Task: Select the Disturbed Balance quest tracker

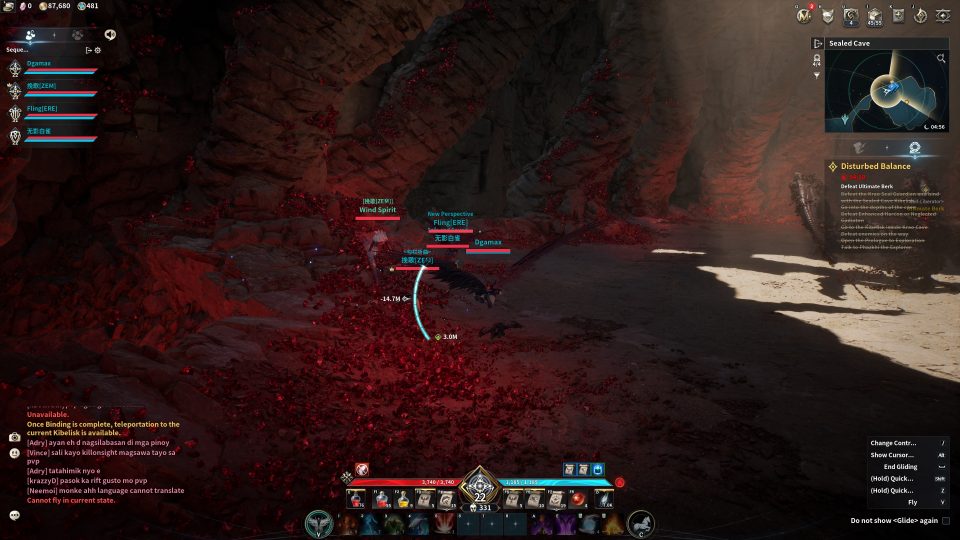Action: coord(875,166)
